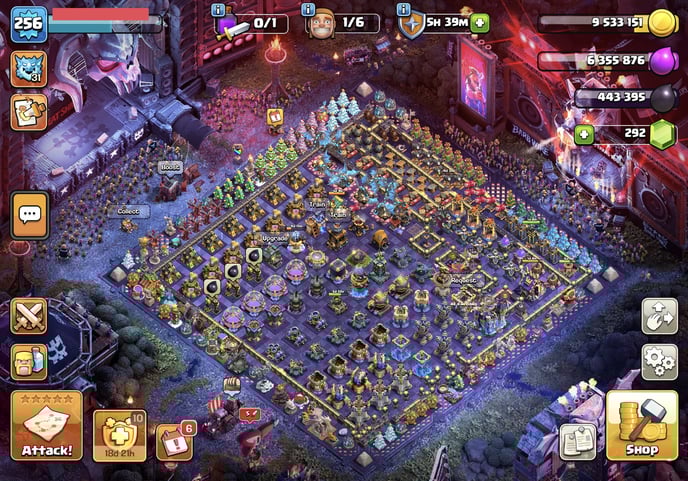The width and height of the screenshot is (688, 481).
Task: Open the pinned notes news button
Action: point(578,441)
